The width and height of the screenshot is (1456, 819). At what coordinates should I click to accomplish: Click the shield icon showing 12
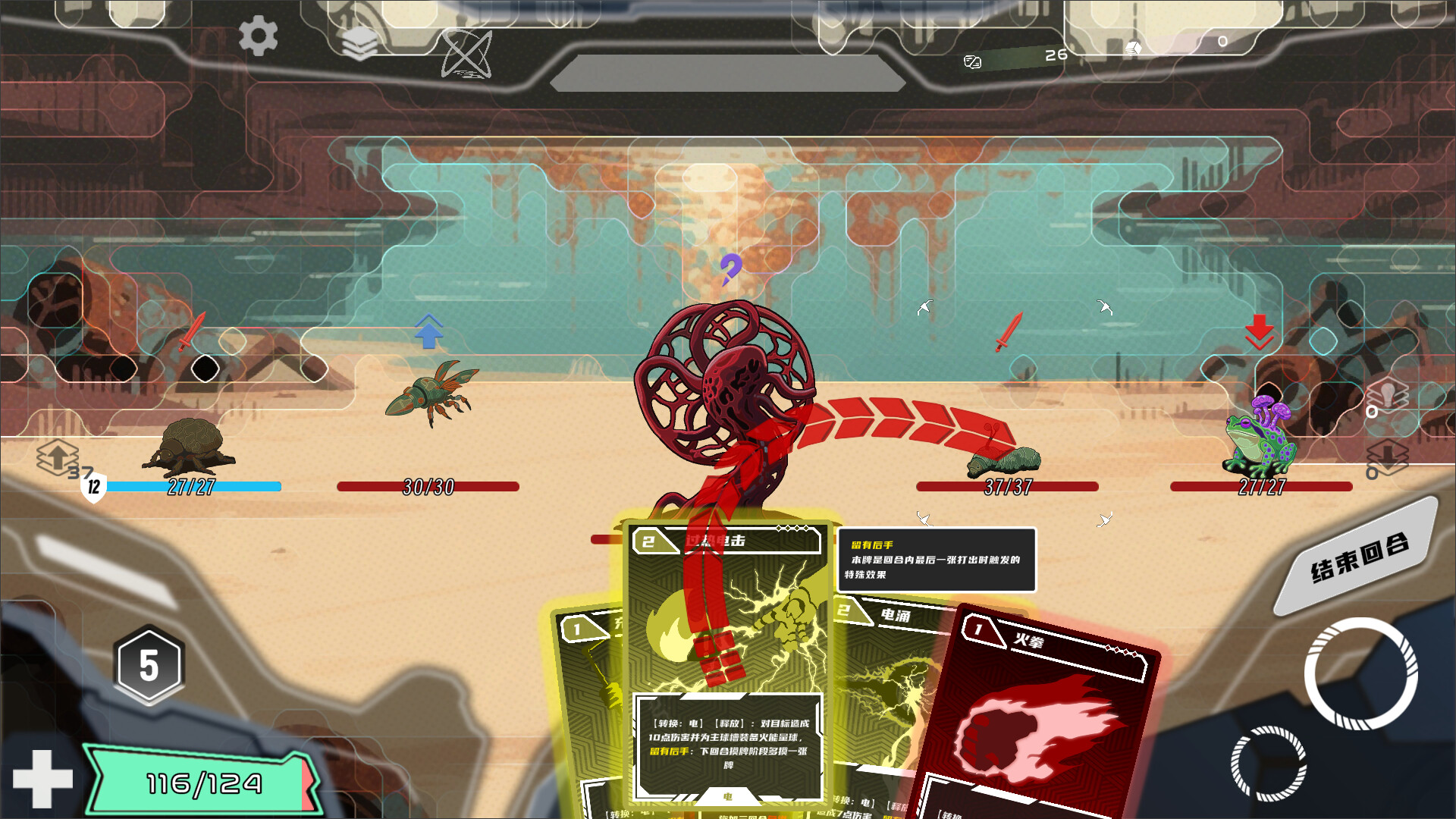click(93, 486)
